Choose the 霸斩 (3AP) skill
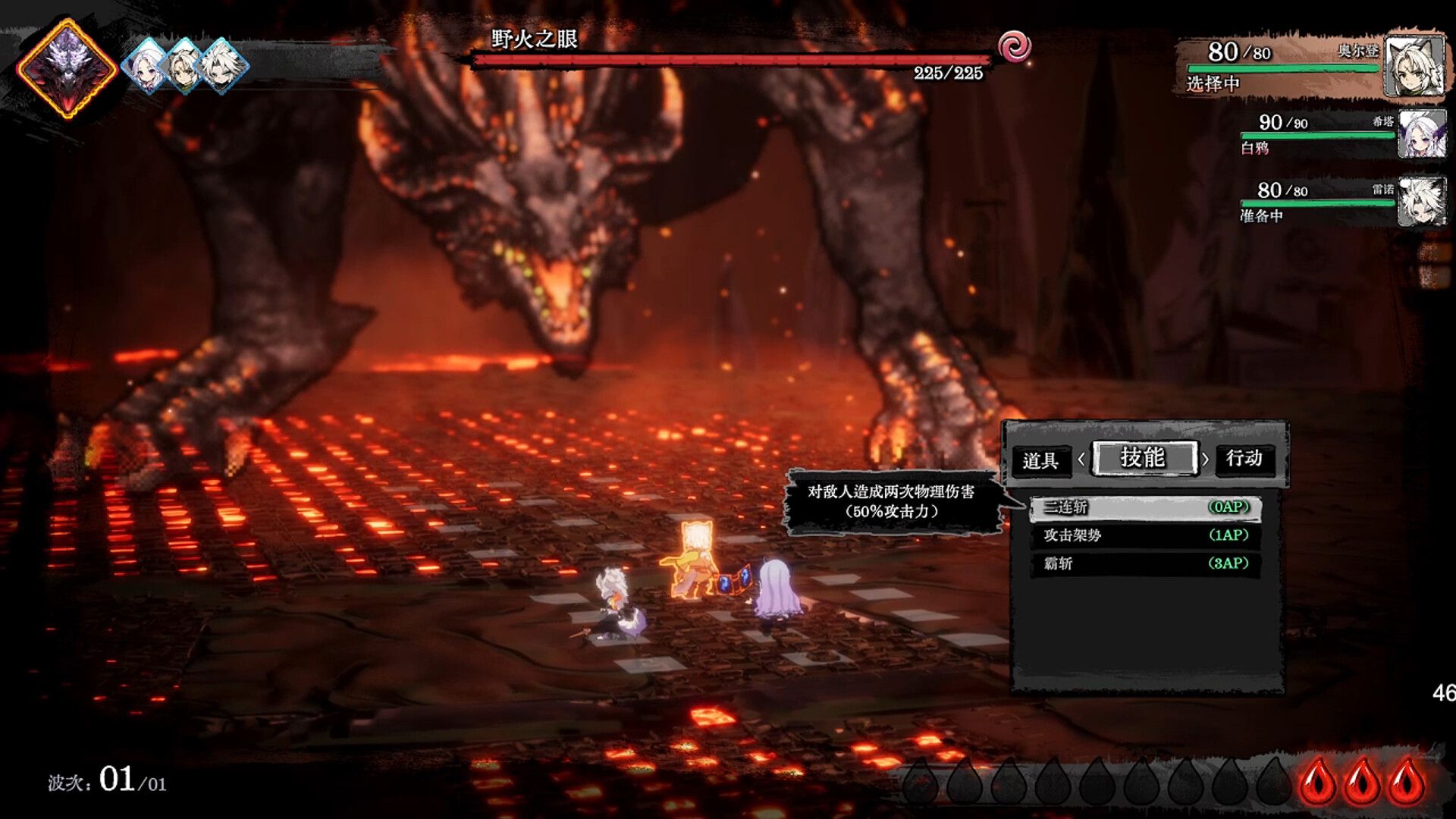1456x819 pixels. (x=1144, y=564)
